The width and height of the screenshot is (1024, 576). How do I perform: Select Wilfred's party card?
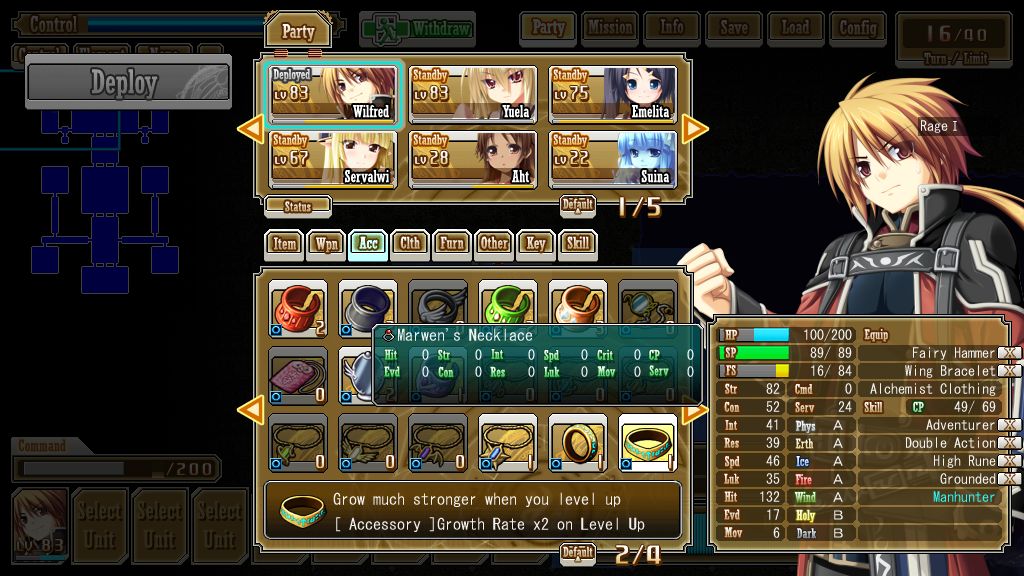coord(335,94)
